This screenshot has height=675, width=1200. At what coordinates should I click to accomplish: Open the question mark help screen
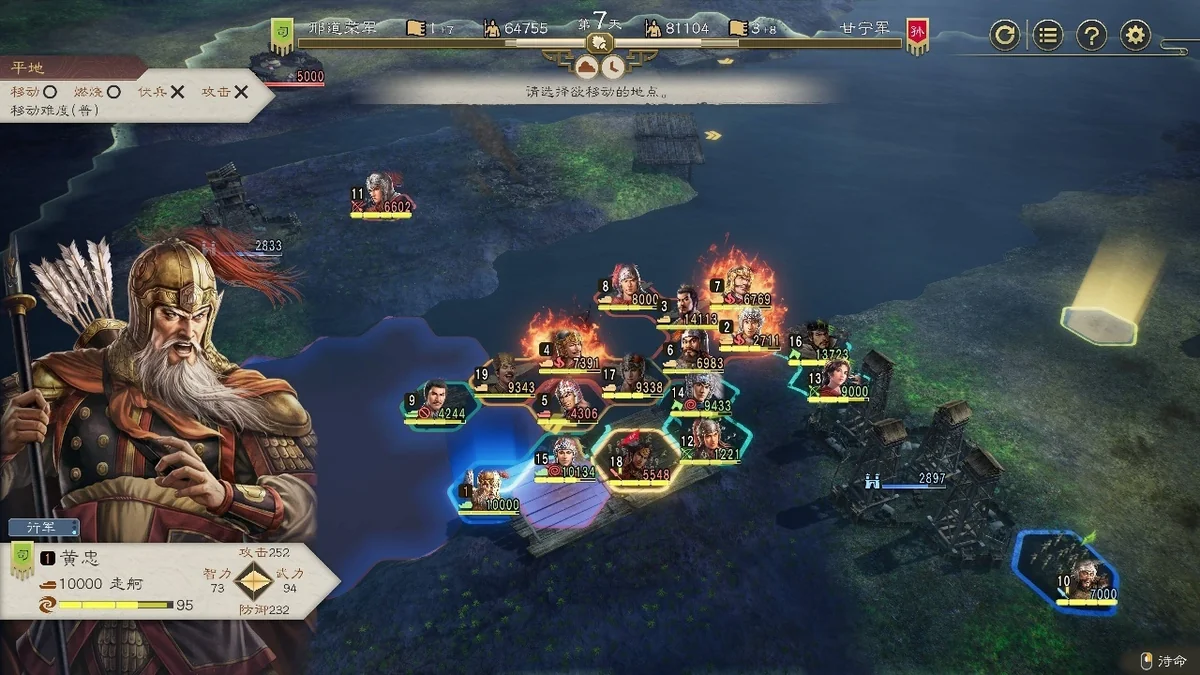1091,36
